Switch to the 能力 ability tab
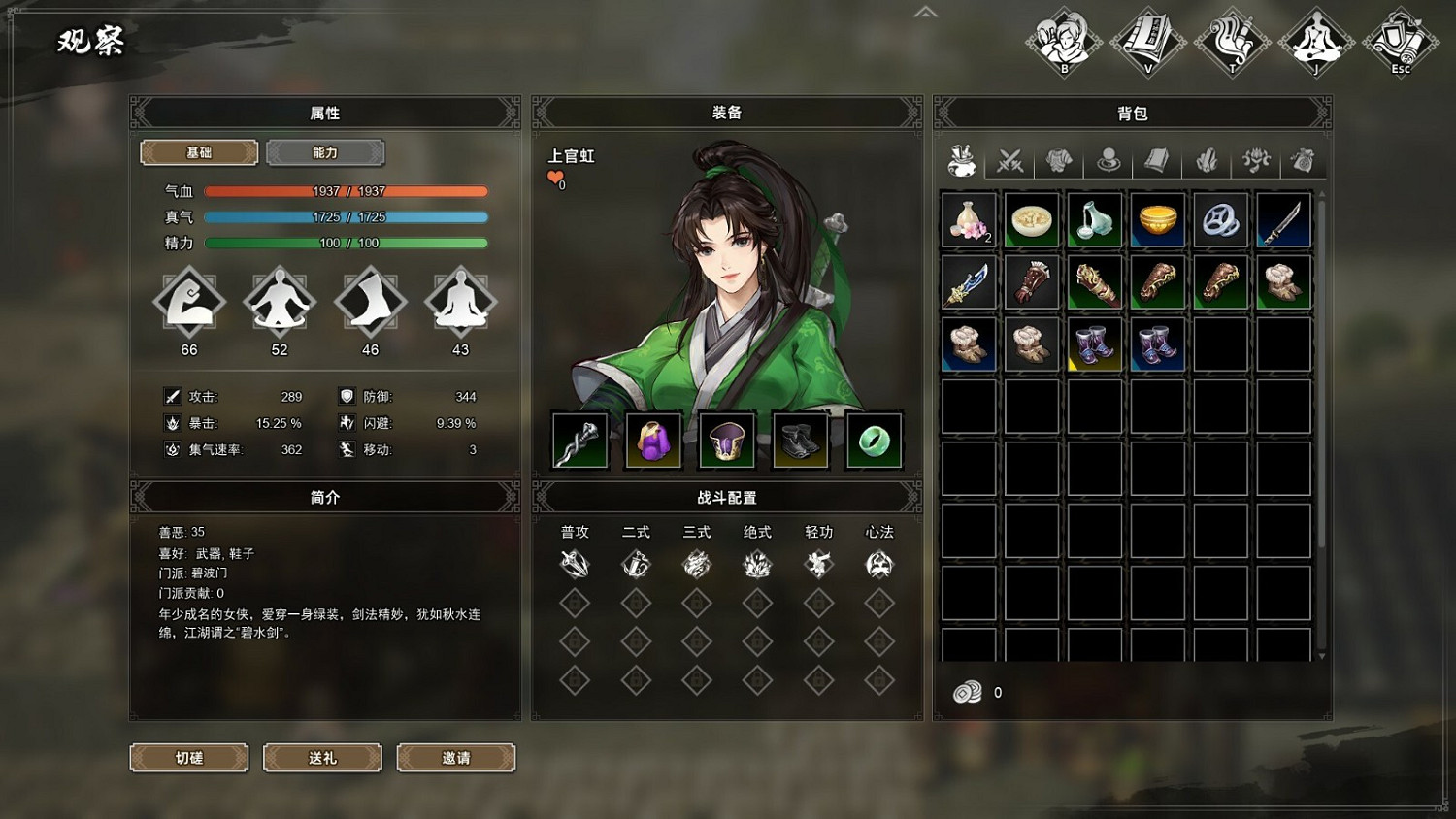Viewport: 1456px width, 819px height. pos(325,152)
